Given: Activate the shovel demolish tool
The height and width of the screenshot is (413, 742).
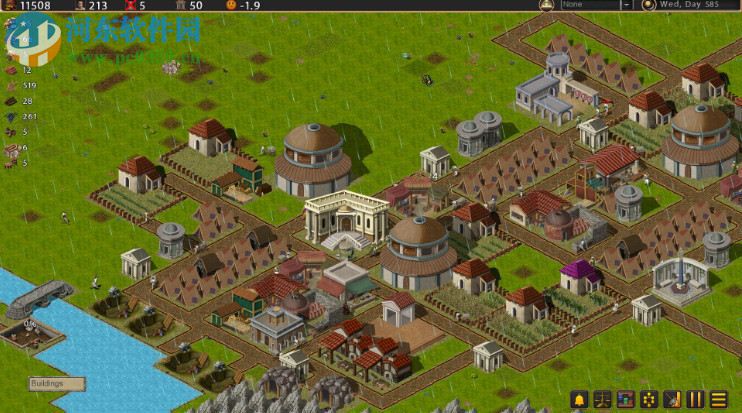Looking at the screenshot, I should tap(673, 399).
